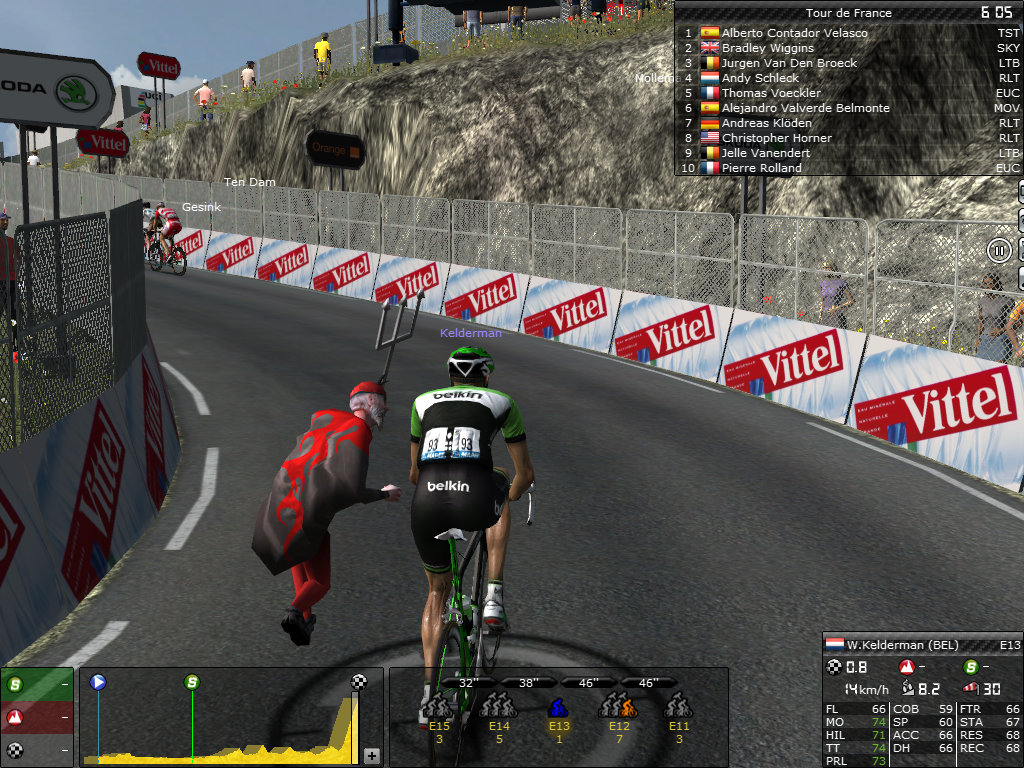Select group E12 with the orange rider

point(618,708)
